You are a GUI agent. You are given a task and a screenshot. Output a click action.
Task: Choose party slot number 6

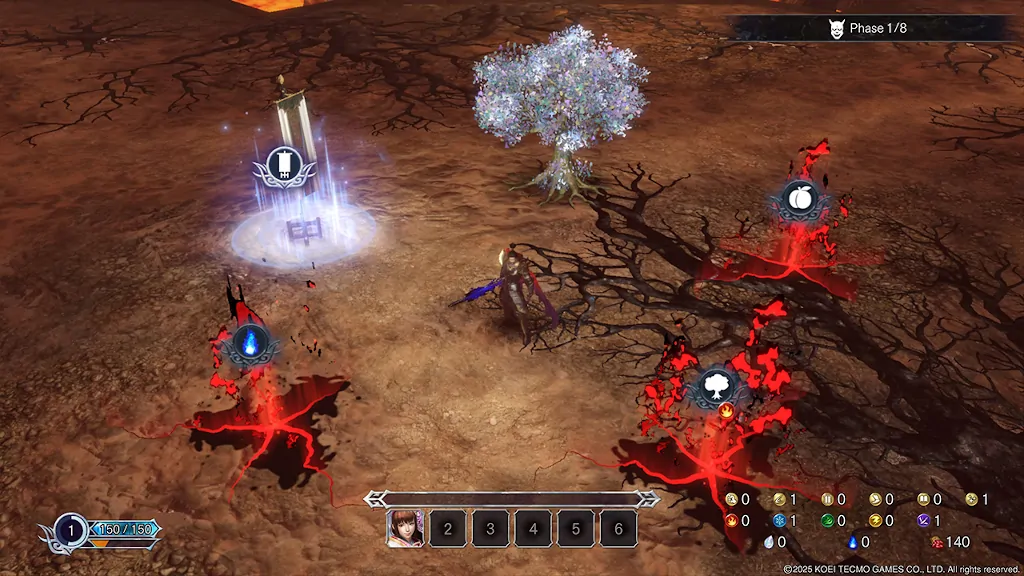pos(619,528)
